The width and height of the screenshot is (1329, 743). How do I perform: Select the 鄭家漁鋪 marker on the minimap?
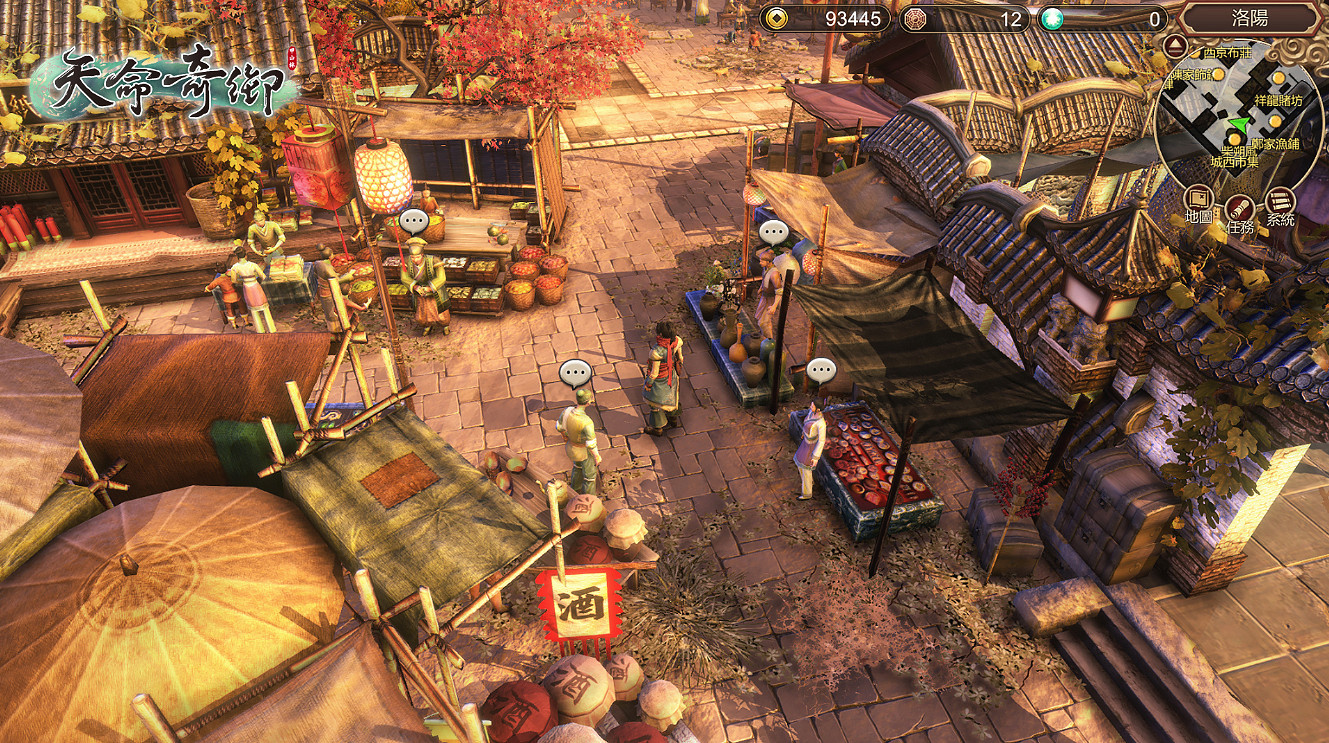(x=1275, y=123)
